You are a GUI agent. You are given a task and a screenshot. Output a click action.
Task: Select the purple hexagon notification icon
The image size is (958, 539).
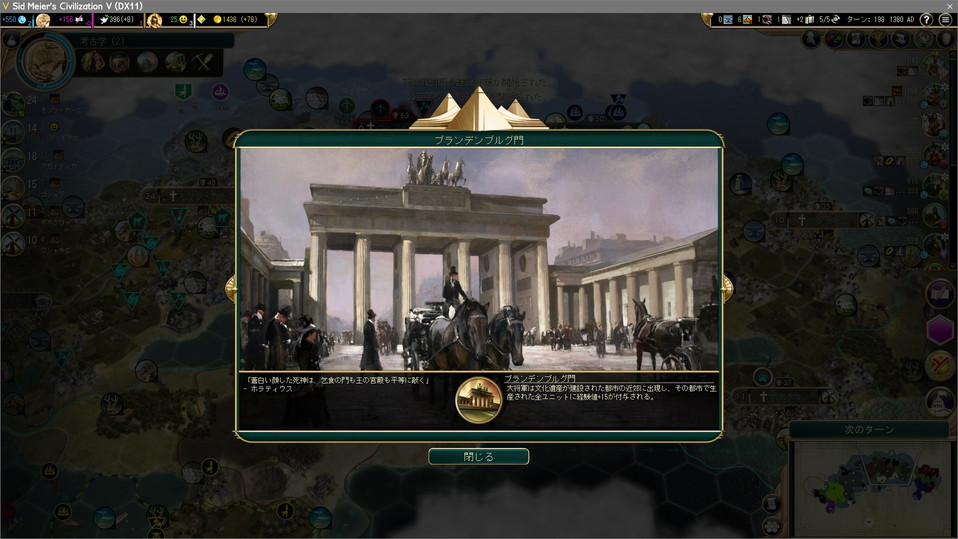tap(939, 329)
